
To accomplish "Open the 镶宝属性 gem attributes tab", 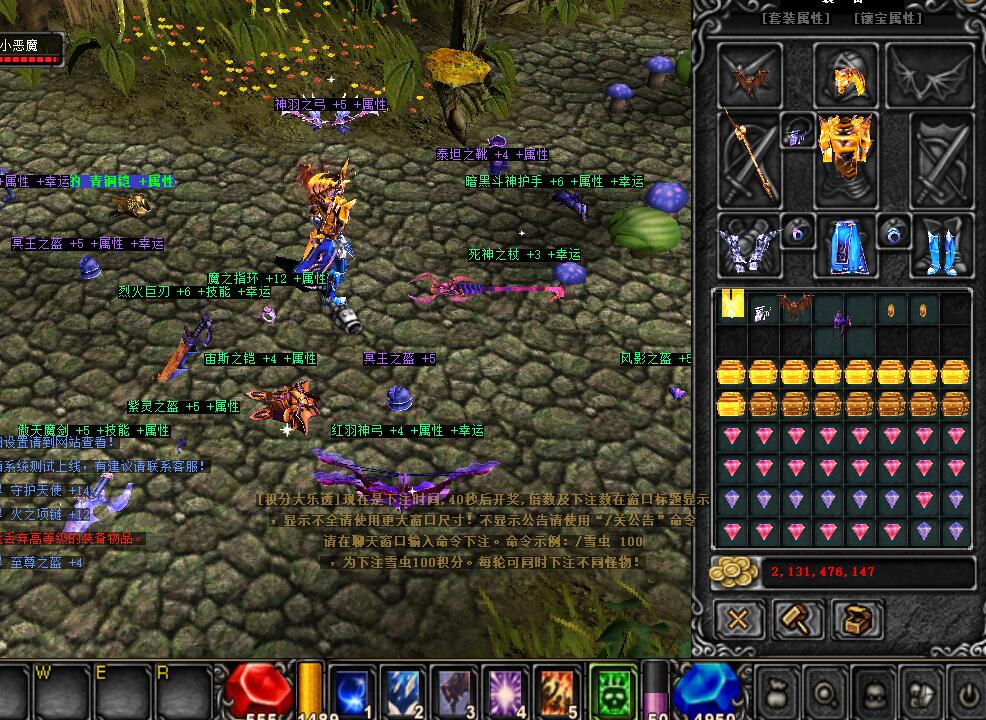I will (888, 18).
